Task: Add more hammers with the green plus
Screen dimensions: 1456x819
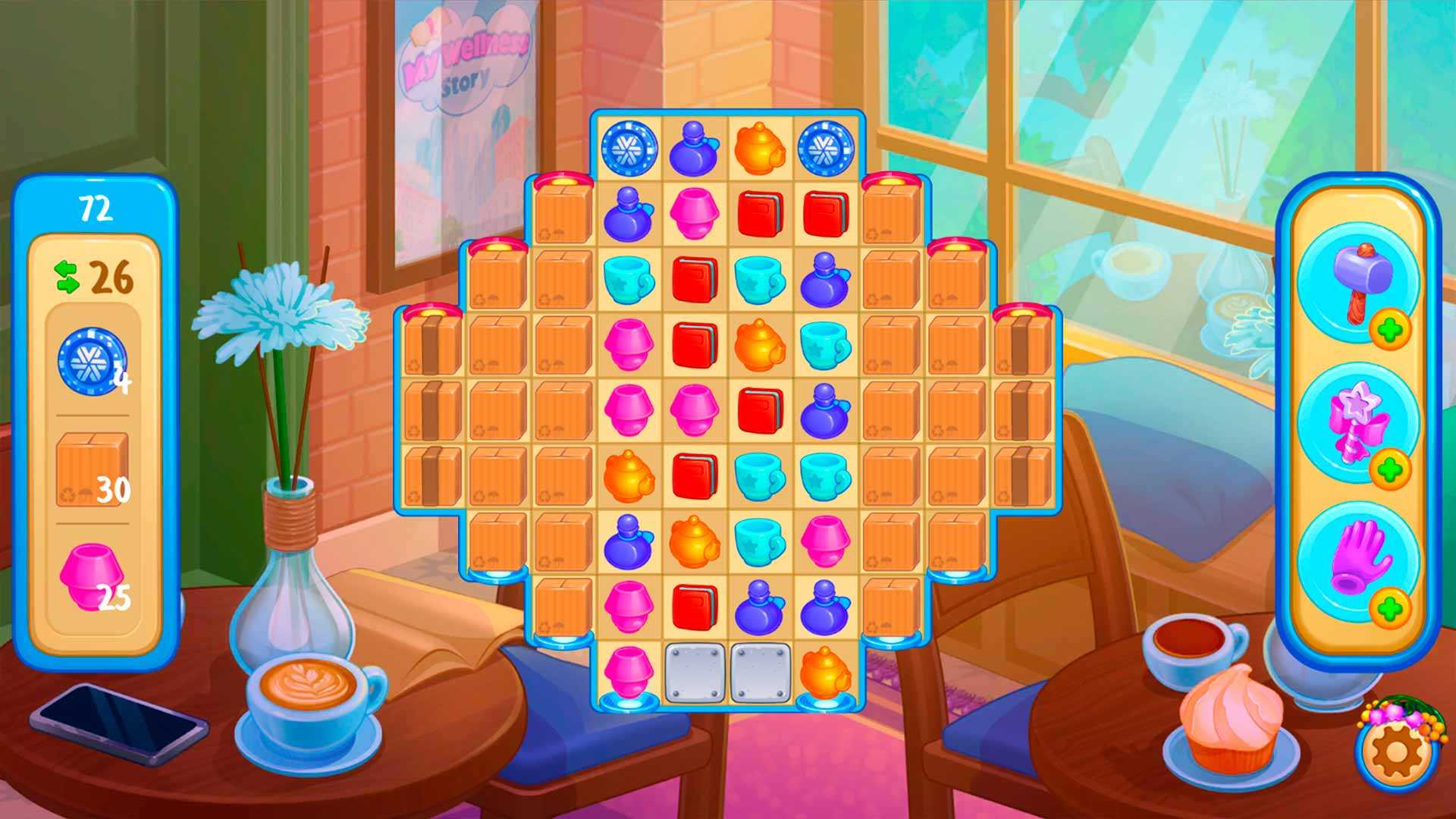Action: click(x=1389, y=329)
